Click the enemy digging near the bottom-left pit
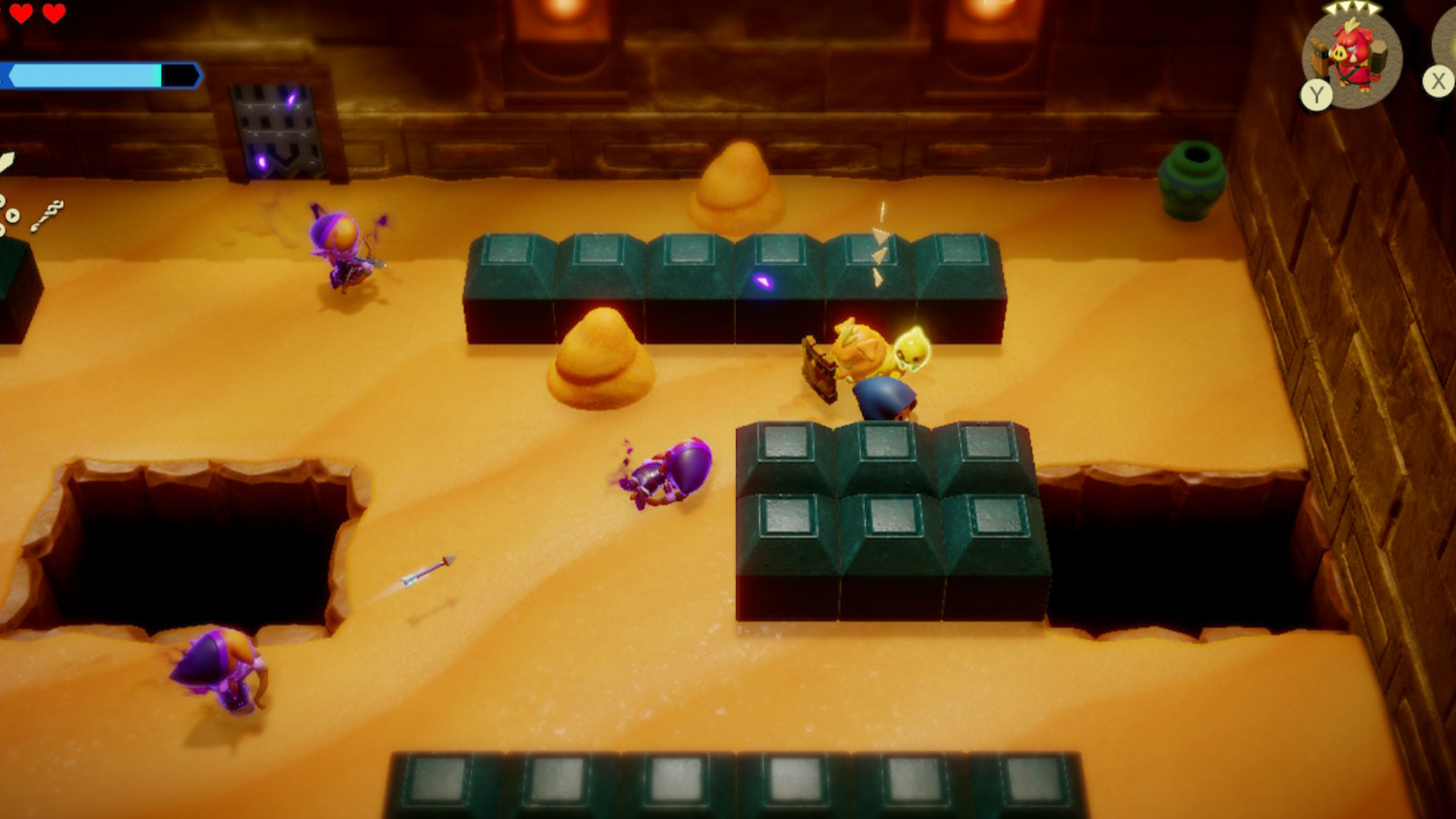This screenshot has height=819, width=1456. tap(218, 674)
